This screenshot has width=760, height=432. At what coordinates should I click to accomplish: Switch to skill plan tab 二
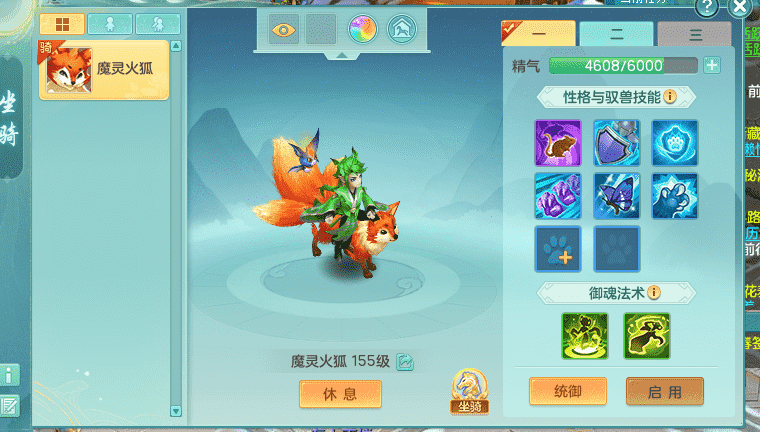pos(617,34)
